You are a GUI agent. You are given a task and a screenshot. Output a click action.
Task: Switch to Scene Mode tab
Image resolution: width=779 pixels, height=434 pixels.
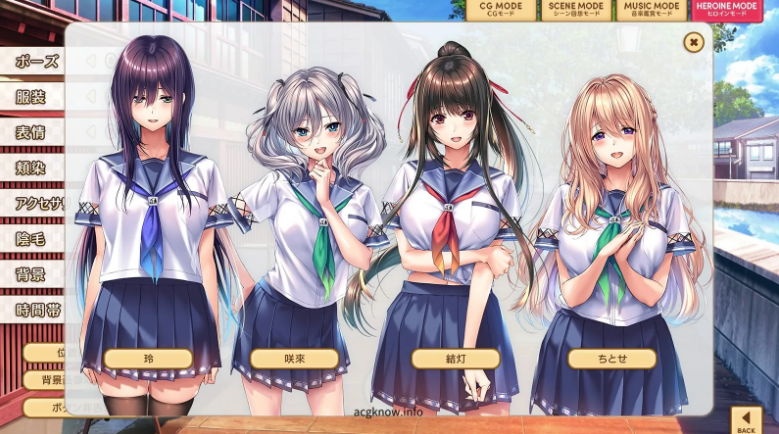[575, 11]
